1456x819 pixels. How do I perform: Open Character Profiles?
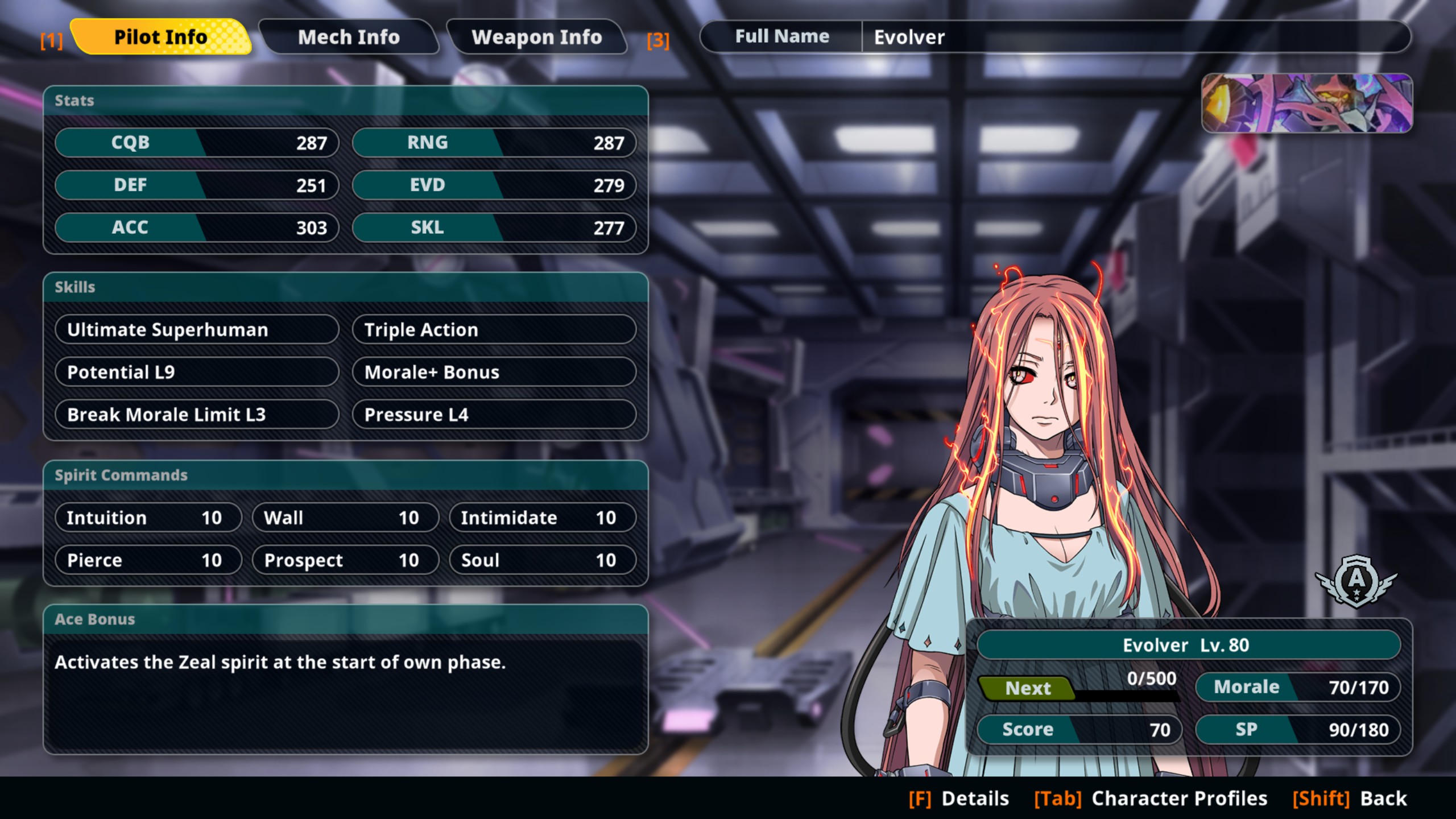tap(1151, 799)
